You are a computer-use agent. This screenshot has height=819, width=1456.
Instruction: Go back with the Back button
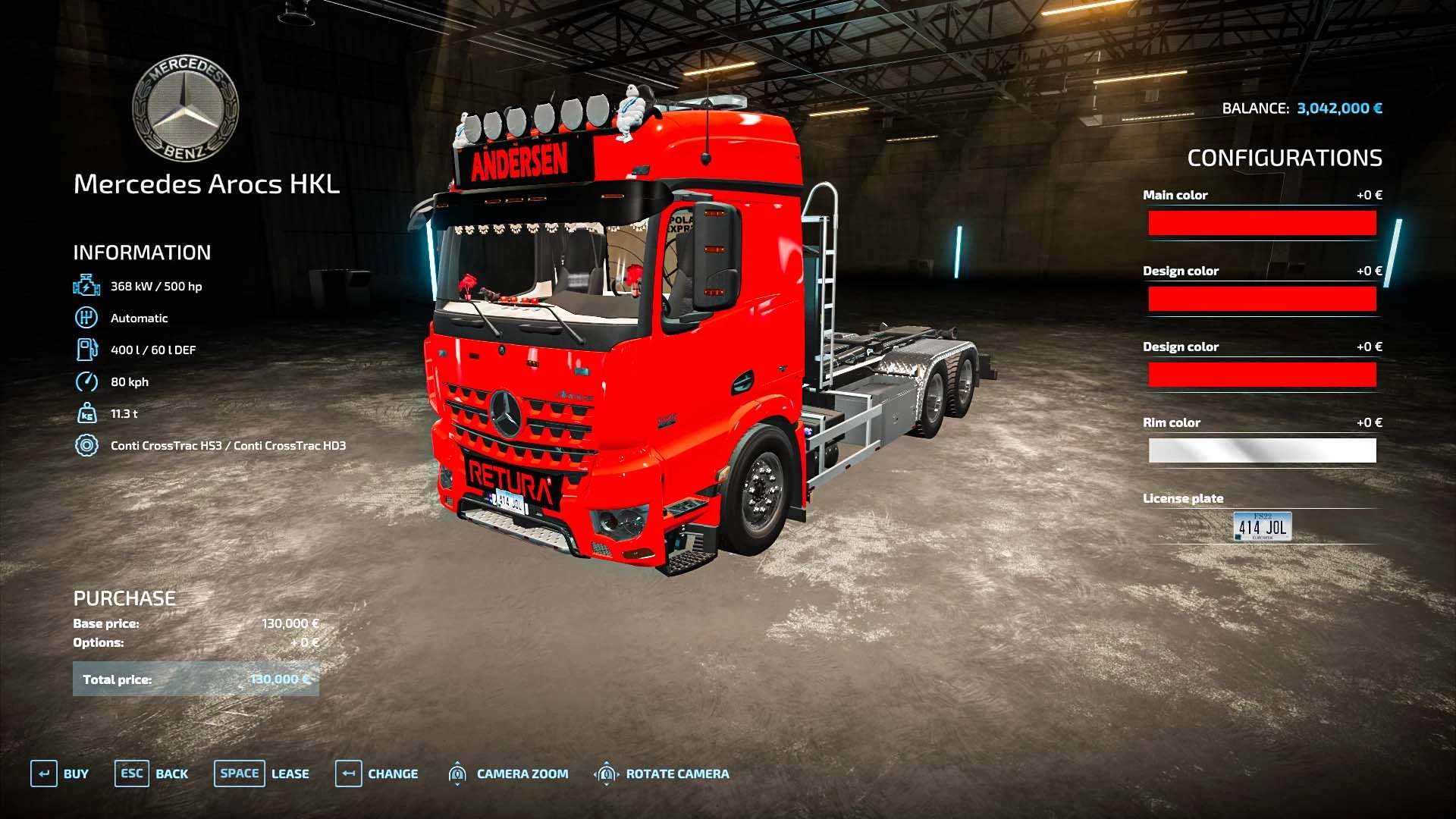click(152, 773)
